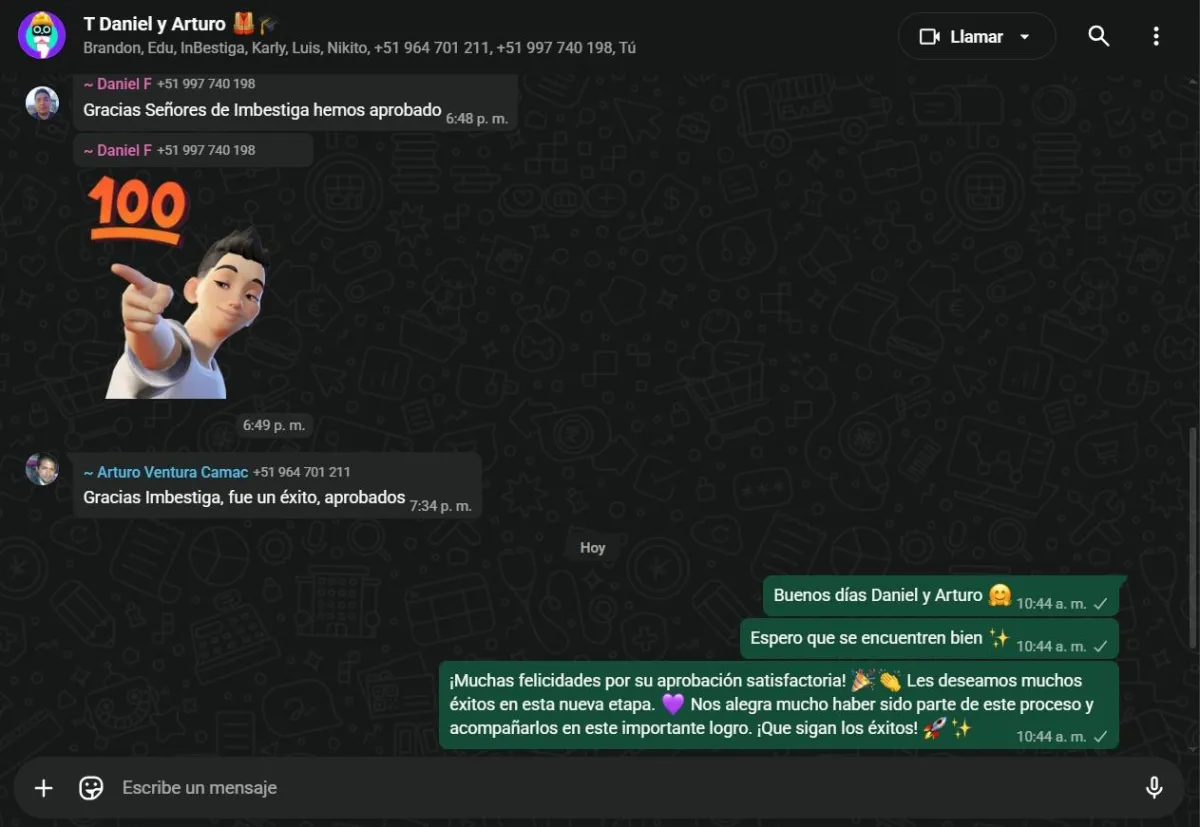Open group info via the chat title
This screenshot has height=827, width=1200.
tap(155, 24)
